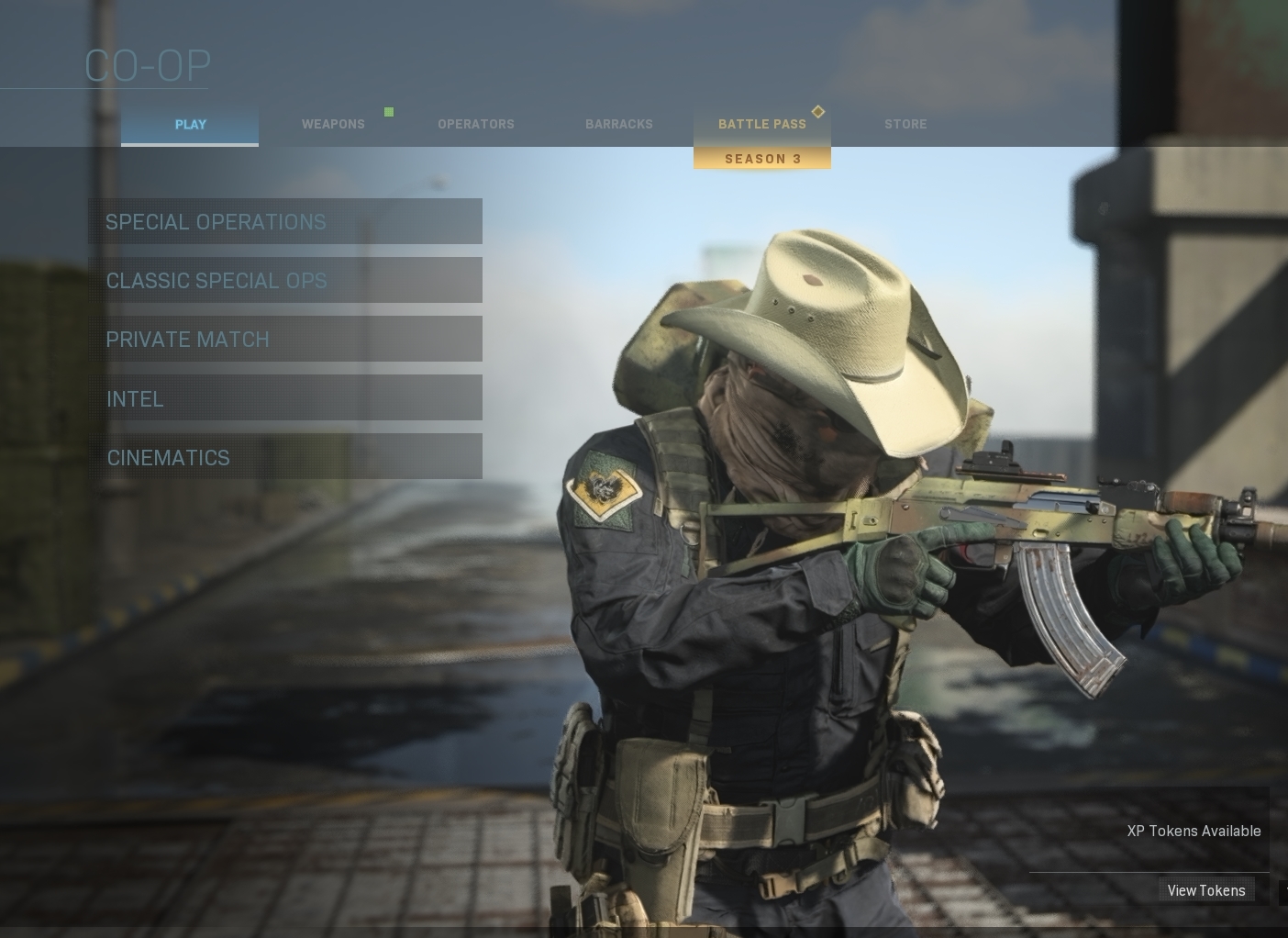Choose the Private Match option
This screenshot has width=1288, height=938.
coord(284,340)
